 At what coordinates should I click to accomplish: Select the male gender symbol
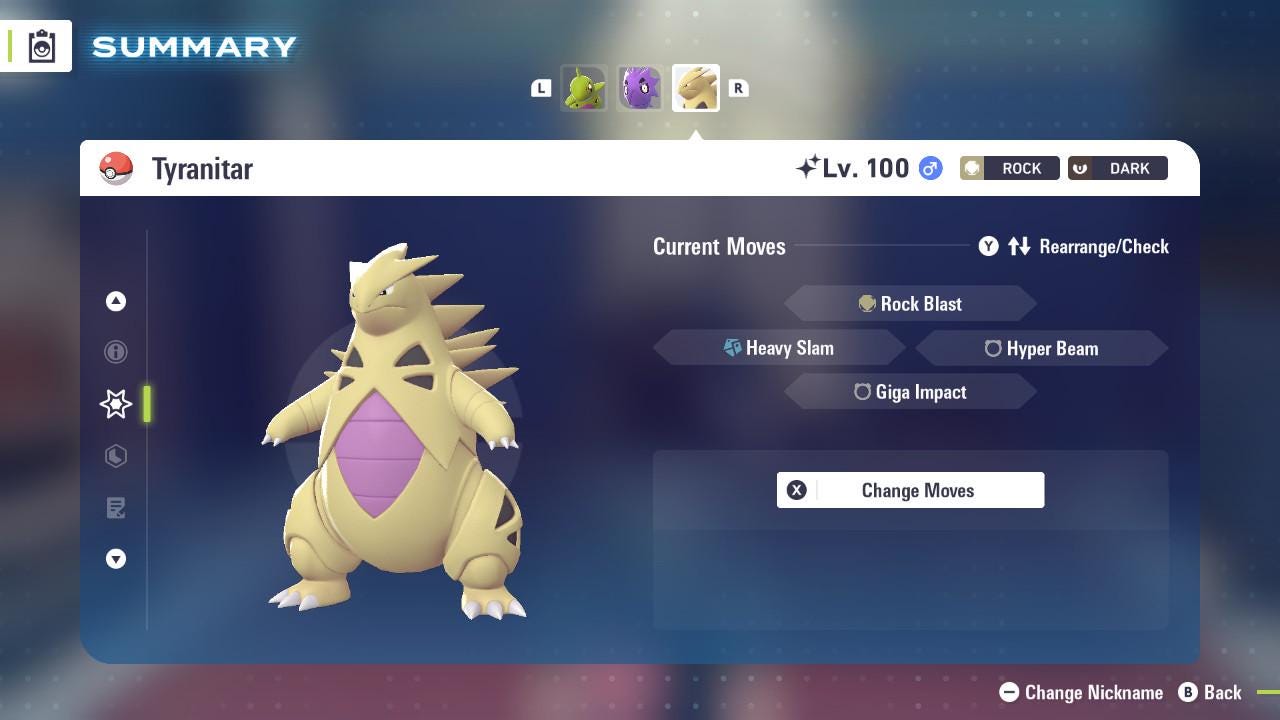[928, 169]
